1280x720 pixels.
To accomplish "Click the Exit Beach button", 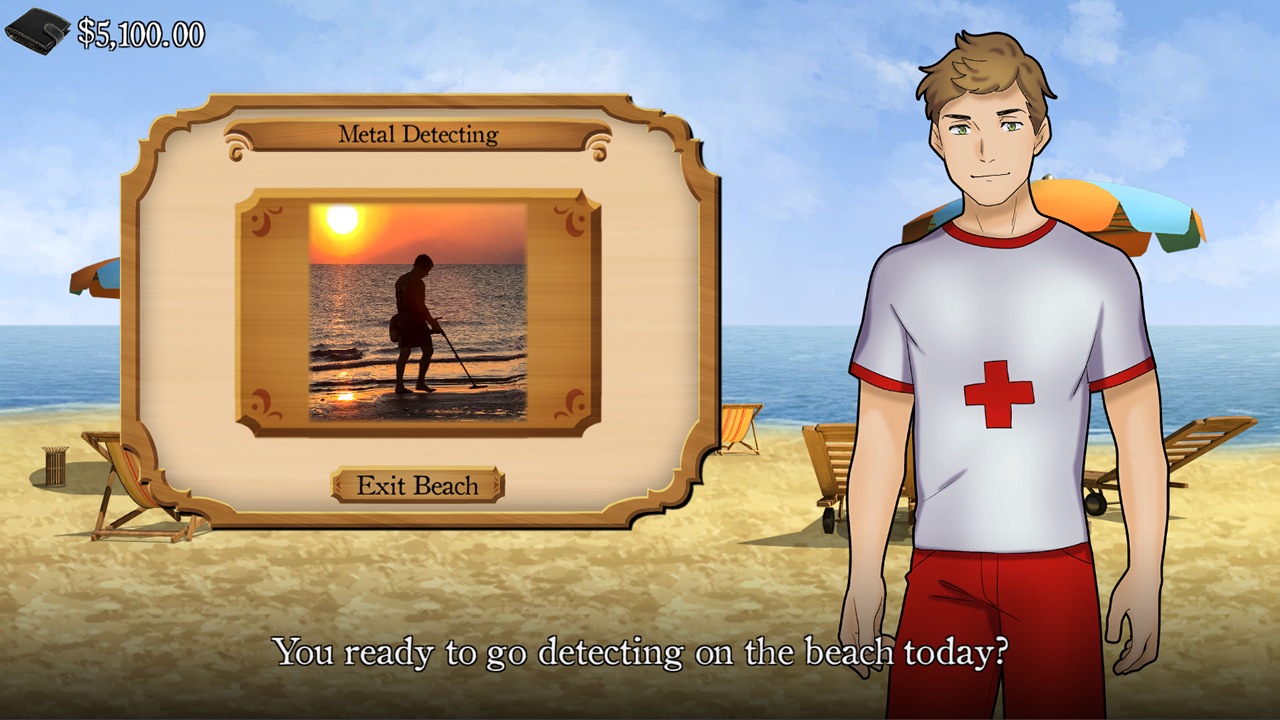I will [418, 486].
